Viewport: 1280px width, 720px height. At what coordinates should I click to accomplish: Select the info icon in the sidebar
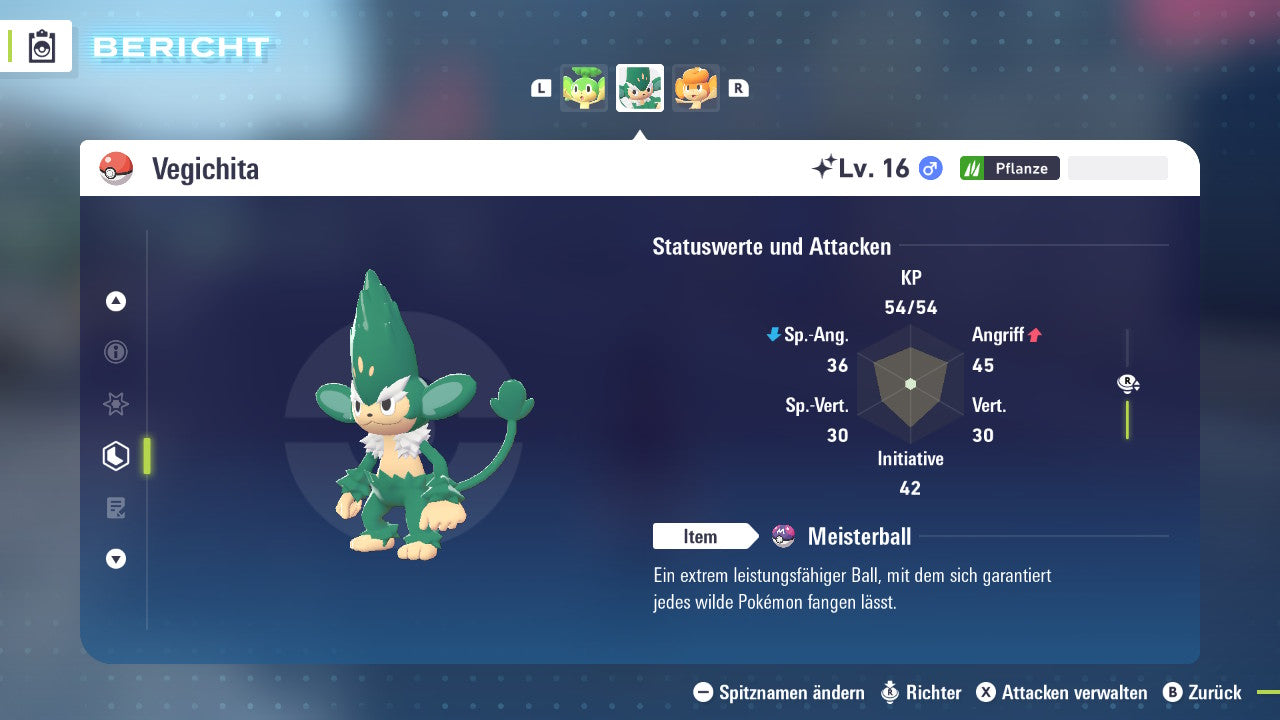[x=116, y=352]
